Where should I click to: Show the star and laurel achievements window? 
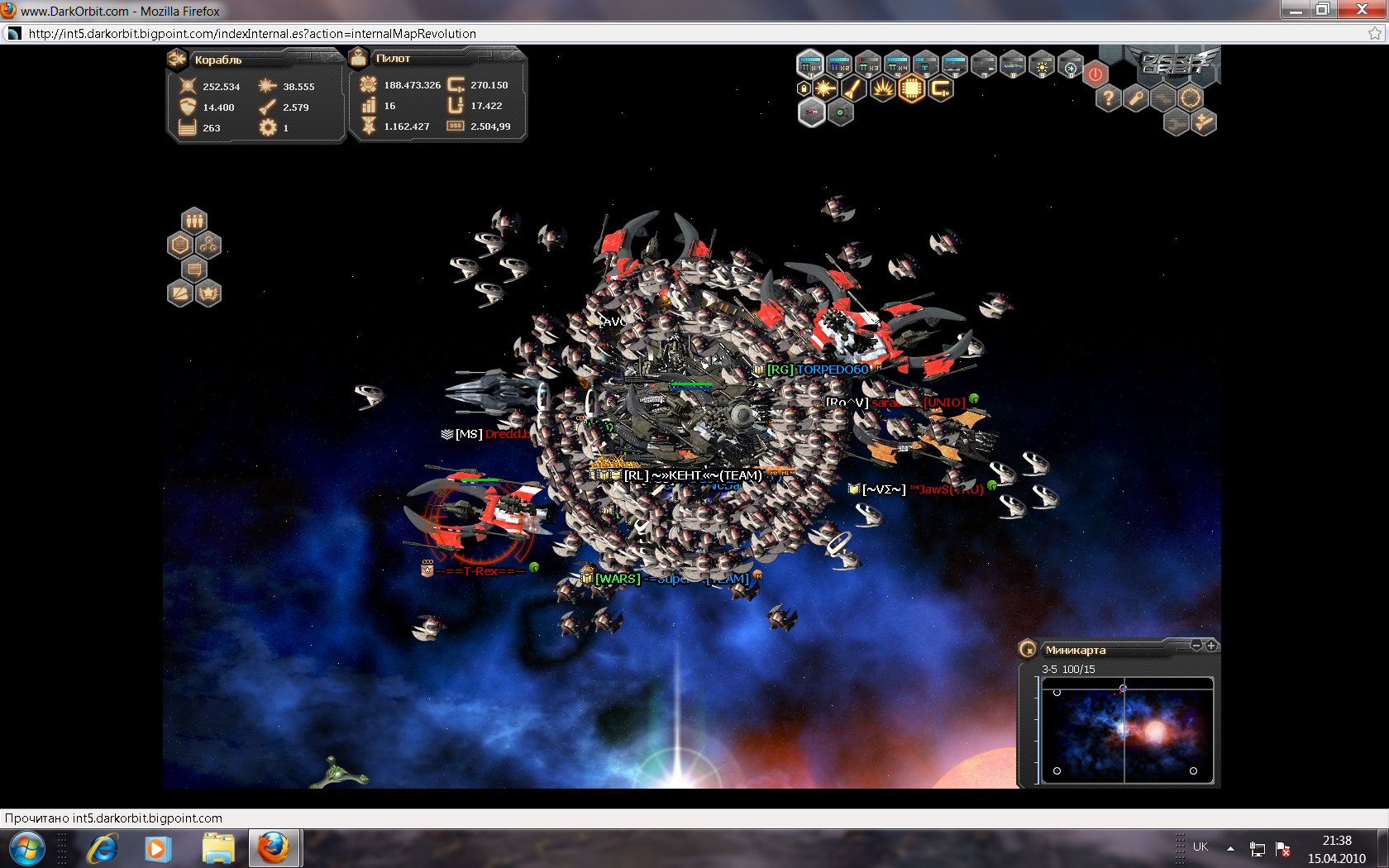[208, 293]
